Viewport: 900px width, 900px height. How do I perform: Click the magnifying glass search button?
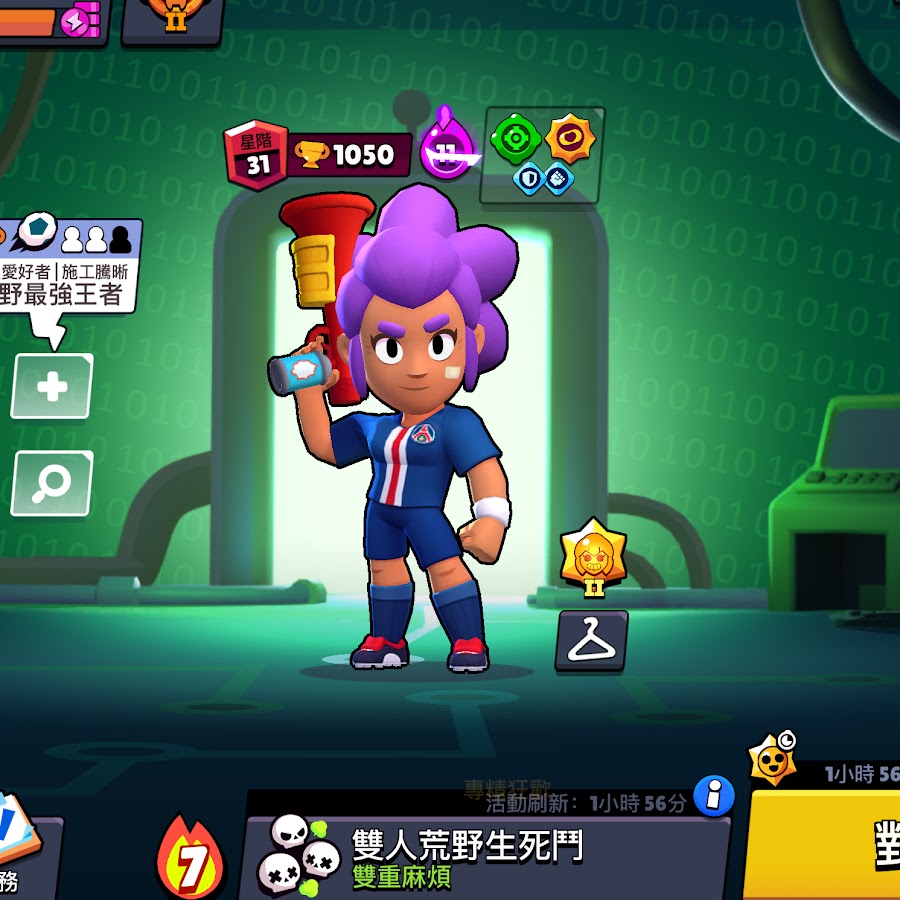tap(52, 484)
